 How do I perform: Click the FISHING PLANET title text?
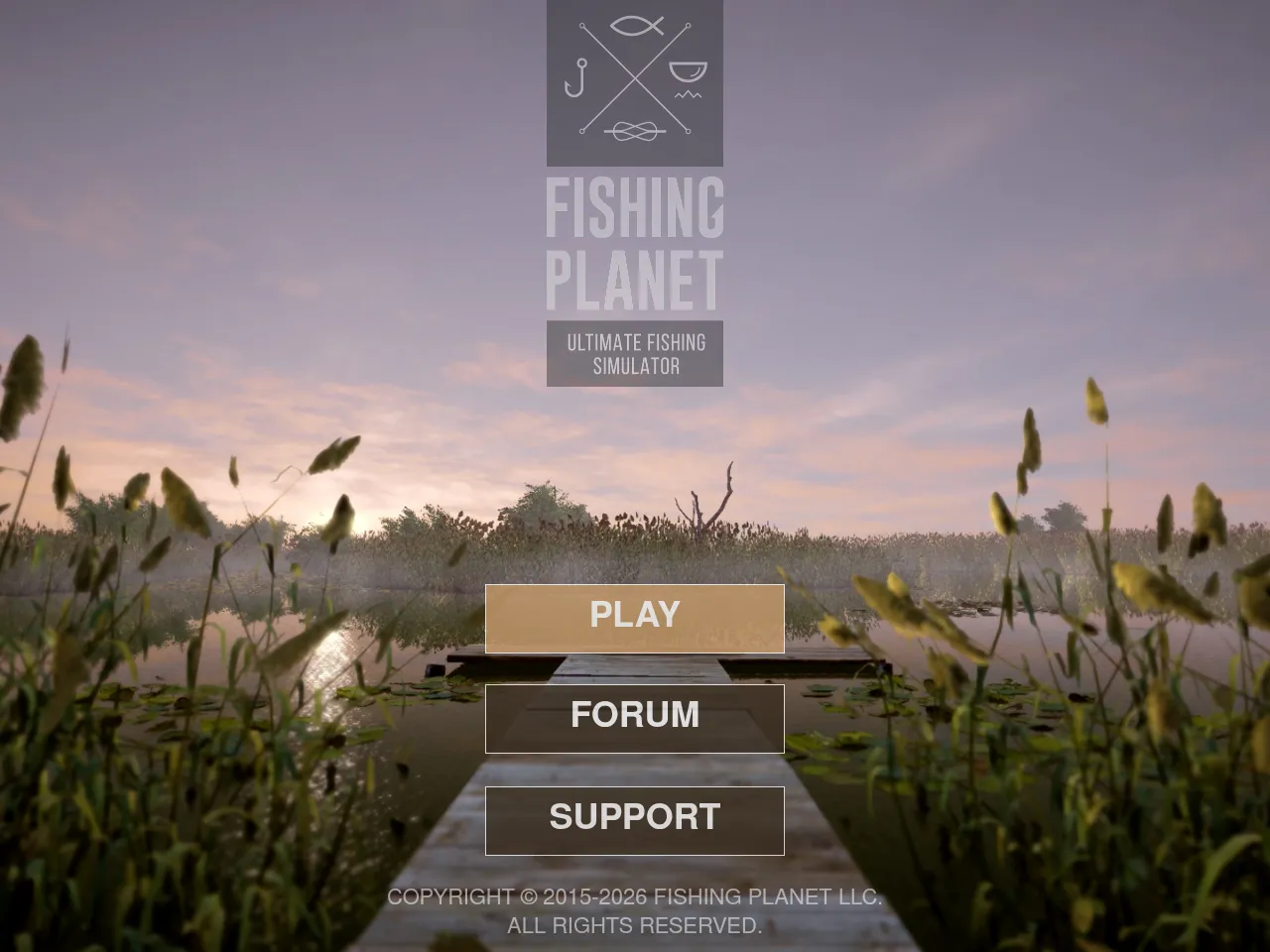click(x=636, y=243)
